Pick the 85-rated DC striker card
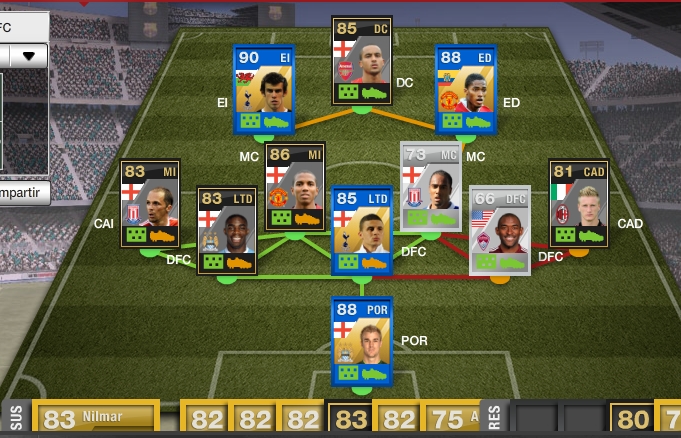 pos(362,60)
